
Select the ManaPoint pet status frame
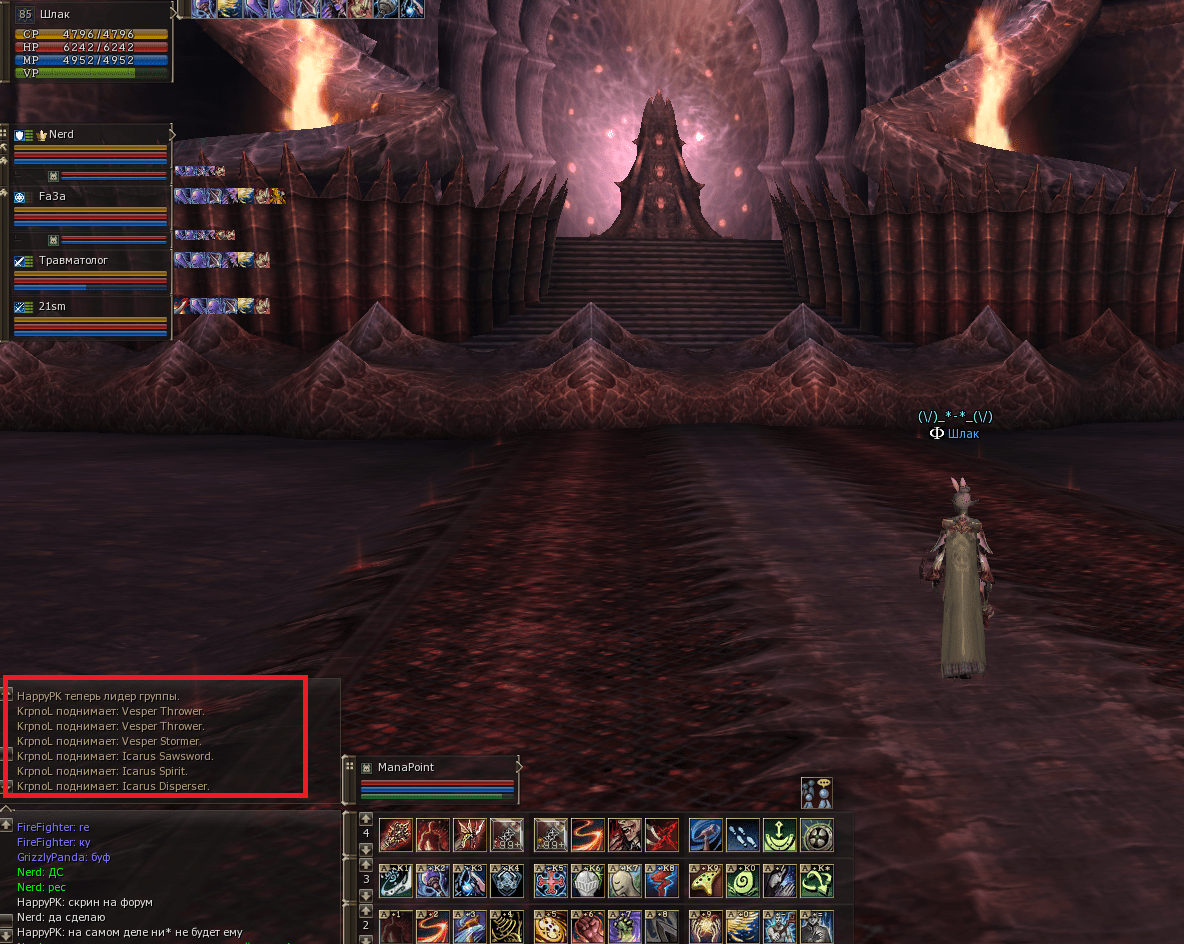pyautogui.click(x=405, y=767)
